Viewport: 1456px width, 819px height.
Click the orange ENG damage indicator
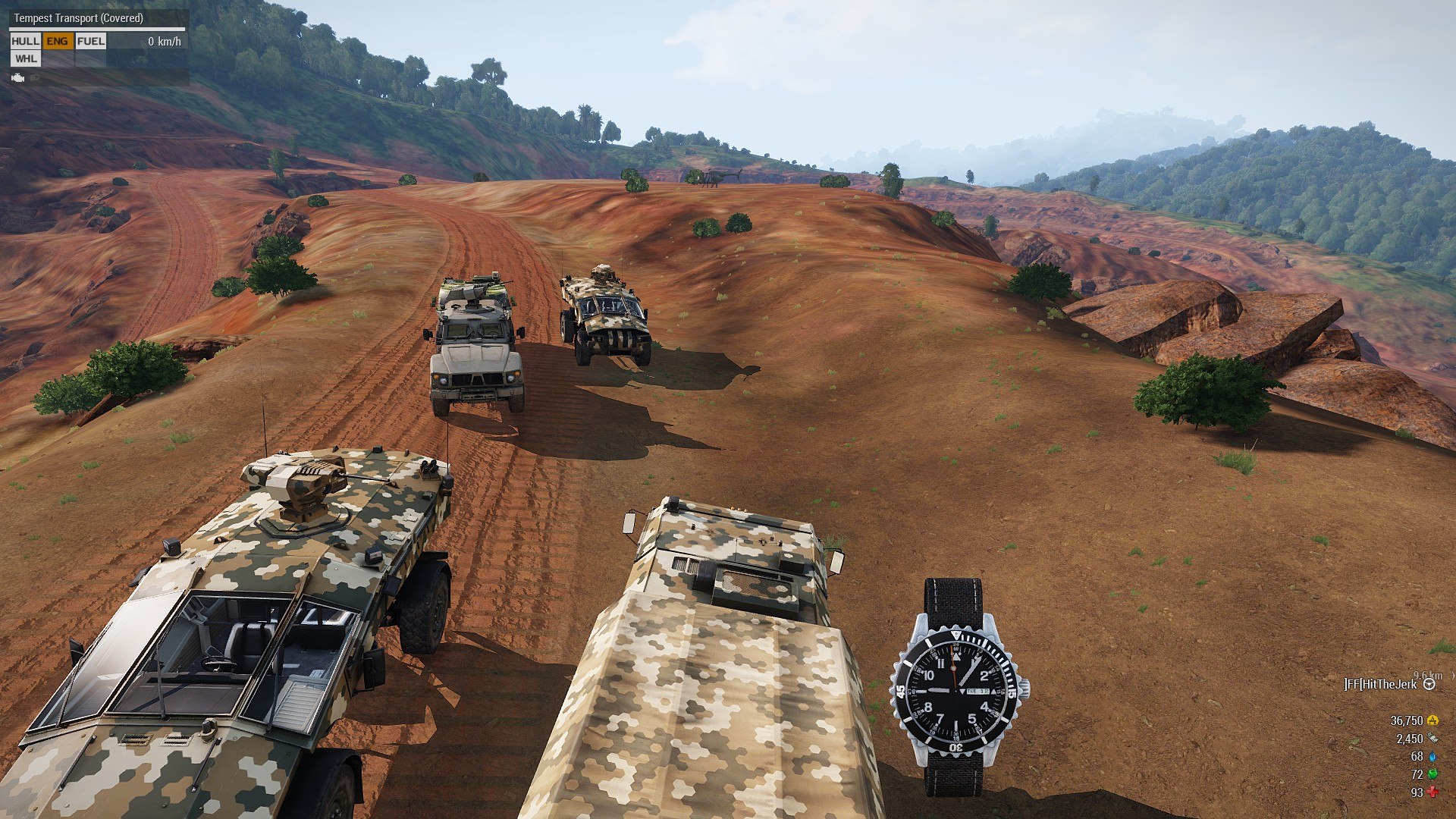pyautogui.click(x=58, y=41)
